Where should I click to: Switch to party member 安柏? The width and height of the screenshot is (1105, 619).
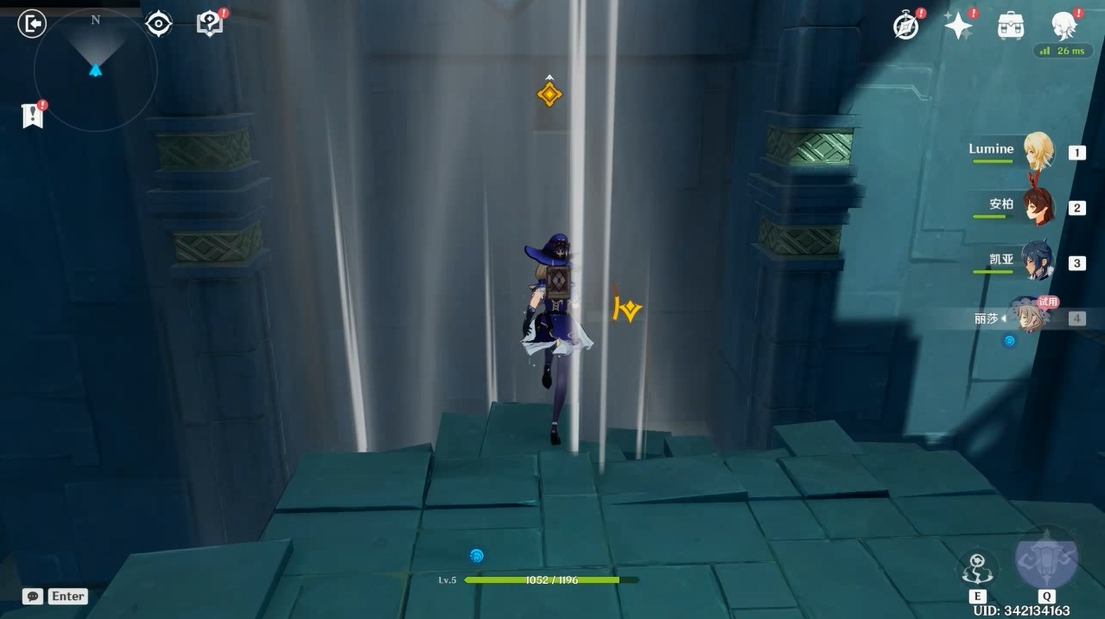click(x=1038, y=207)
